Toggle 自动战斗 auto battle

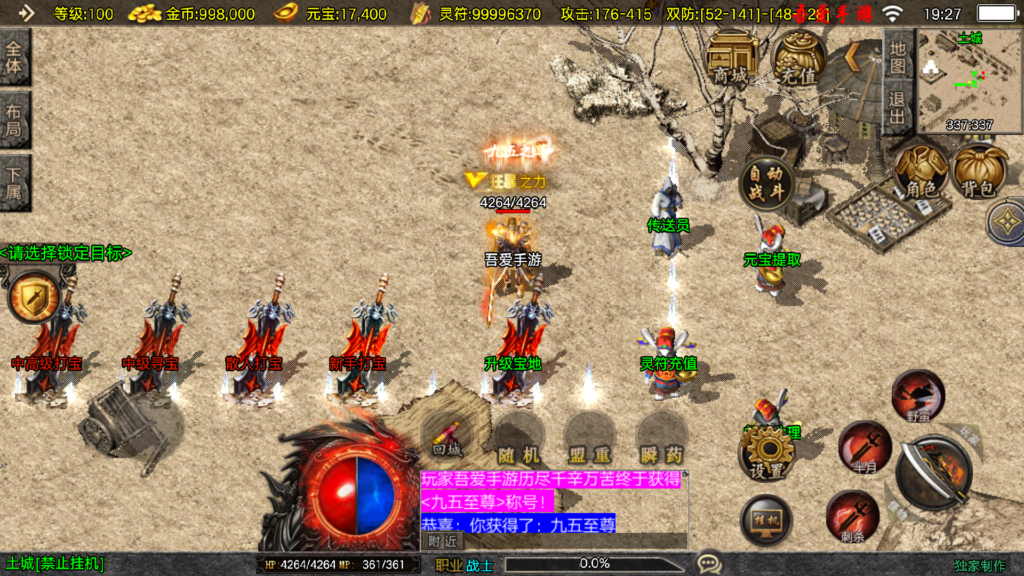click(x=766, y=183)
